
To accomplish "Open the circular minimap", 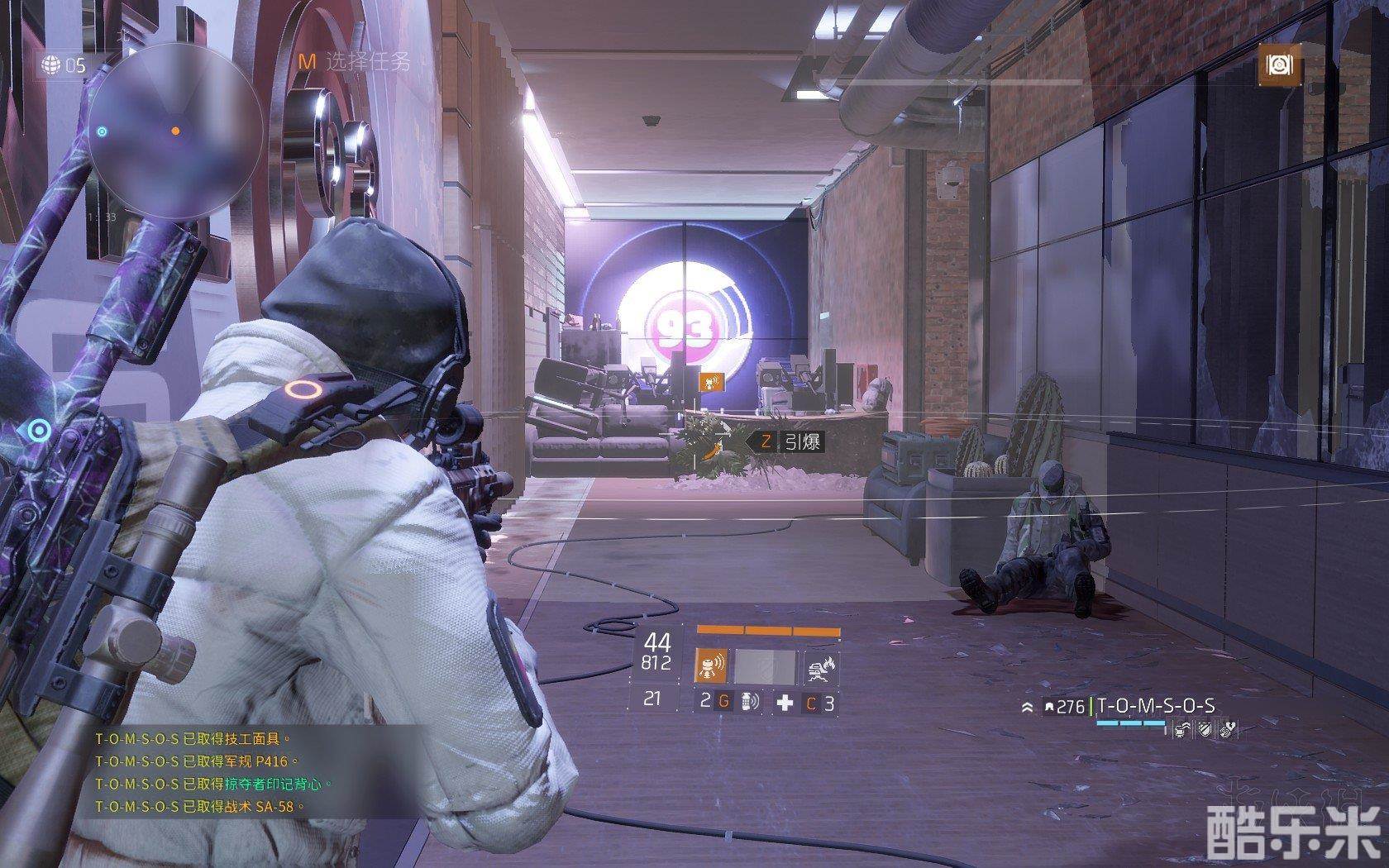I will [176, 133].
